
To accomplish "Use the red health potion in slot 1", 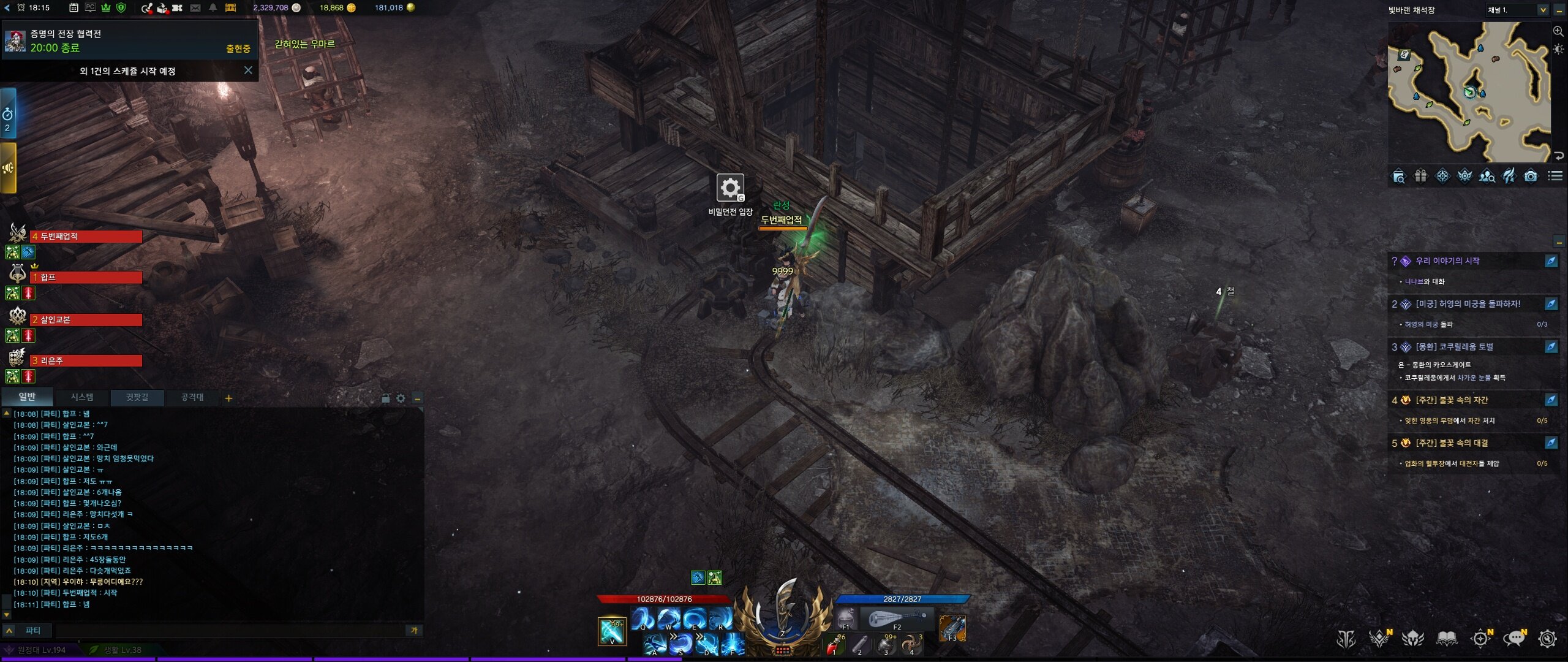I will pyautogui.click(x=834, y=645).
